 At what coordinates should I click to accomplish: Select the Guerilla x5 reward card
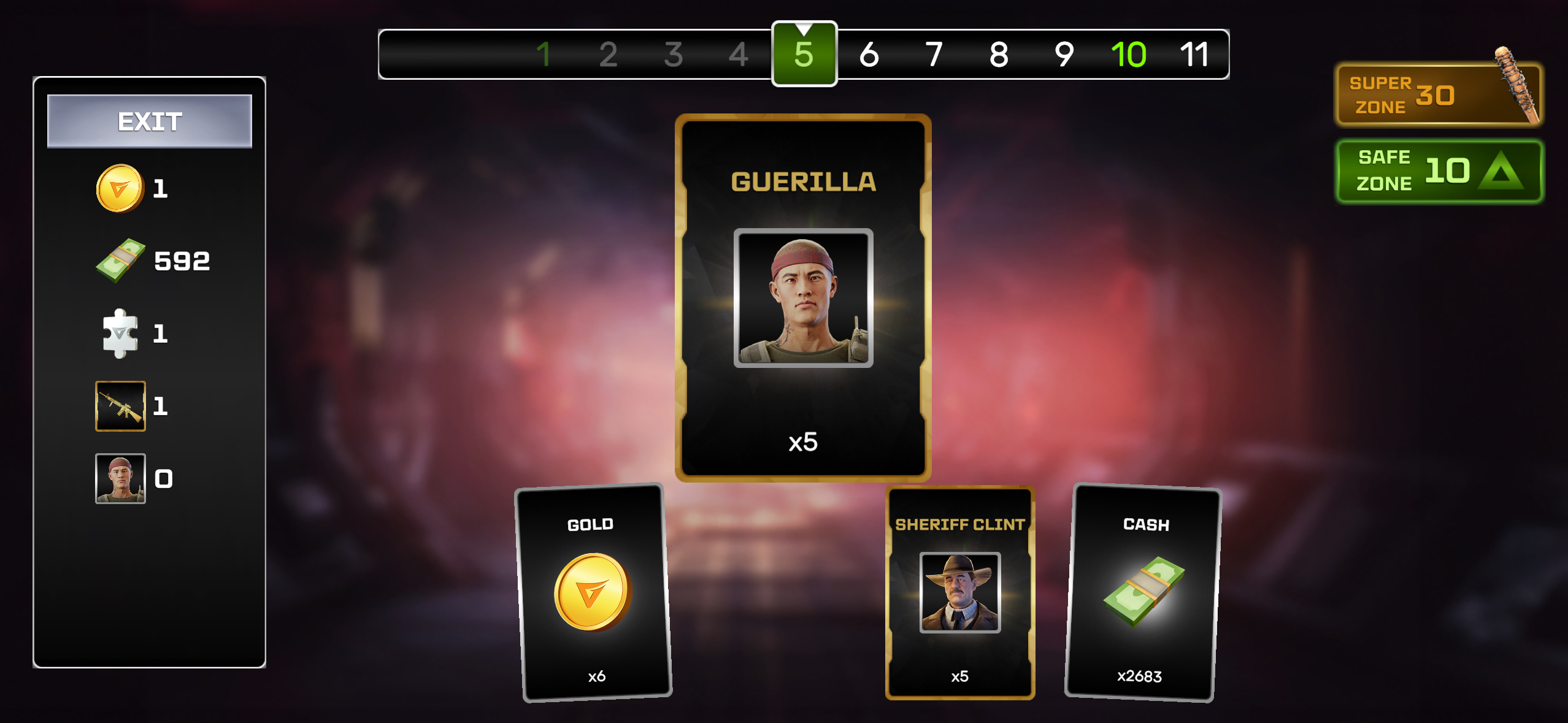coord(802,298)
